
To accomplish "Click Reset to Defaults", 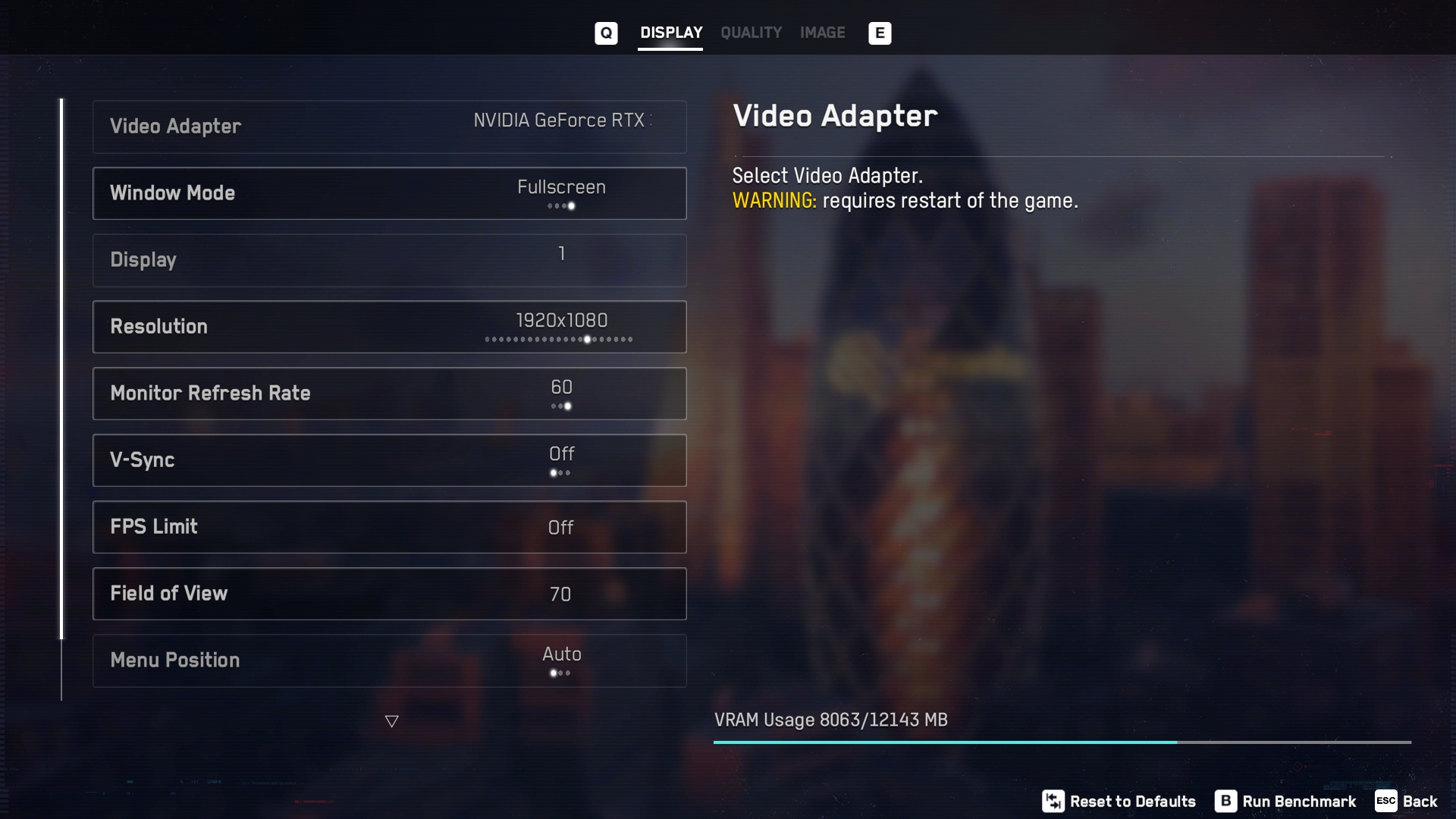I will (x=1119, y=802).
